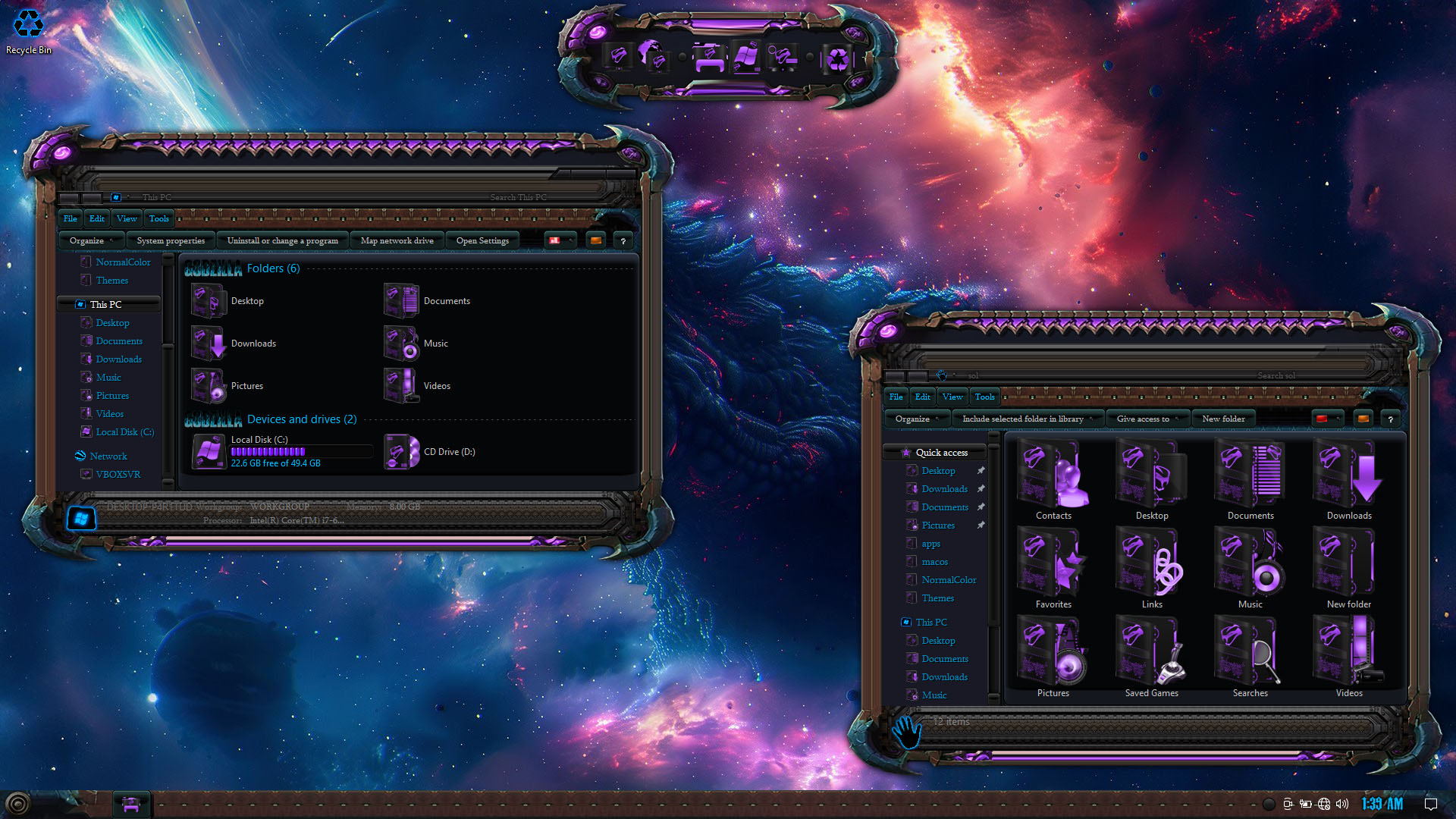The height and width of the screenshot is (819, 1456).
Task: Select Network in the navigation tree
Action: 108,457
